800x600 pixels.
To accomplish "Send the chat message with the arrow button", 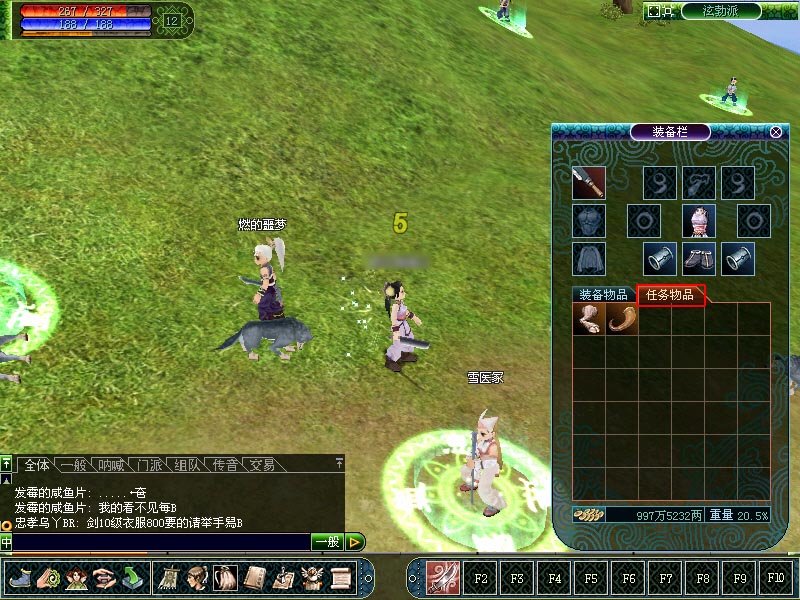I will [x=355, y=542].
